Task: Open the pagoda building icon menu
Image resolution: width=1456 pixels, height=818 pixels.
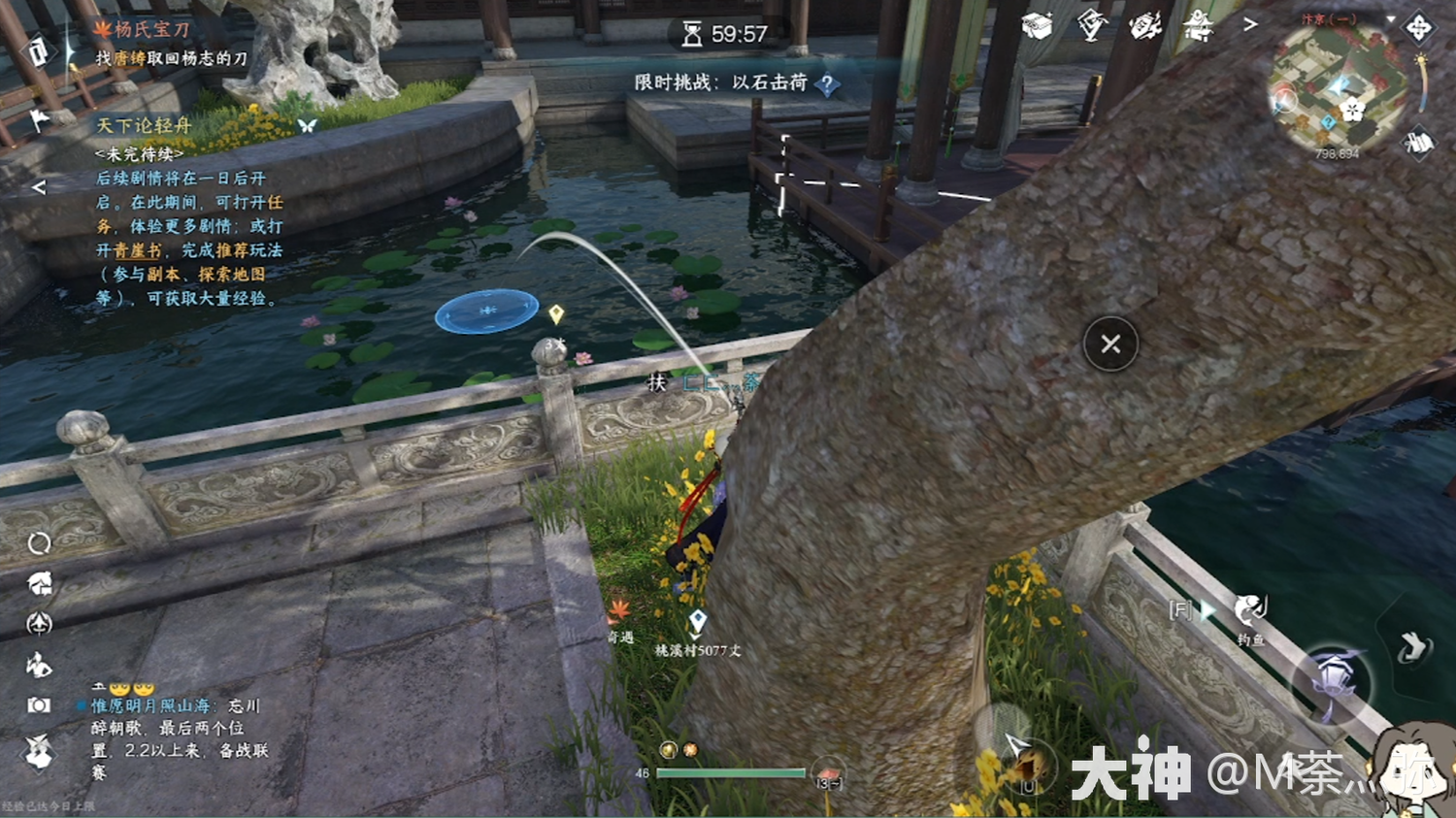Action: [1199, 26]
